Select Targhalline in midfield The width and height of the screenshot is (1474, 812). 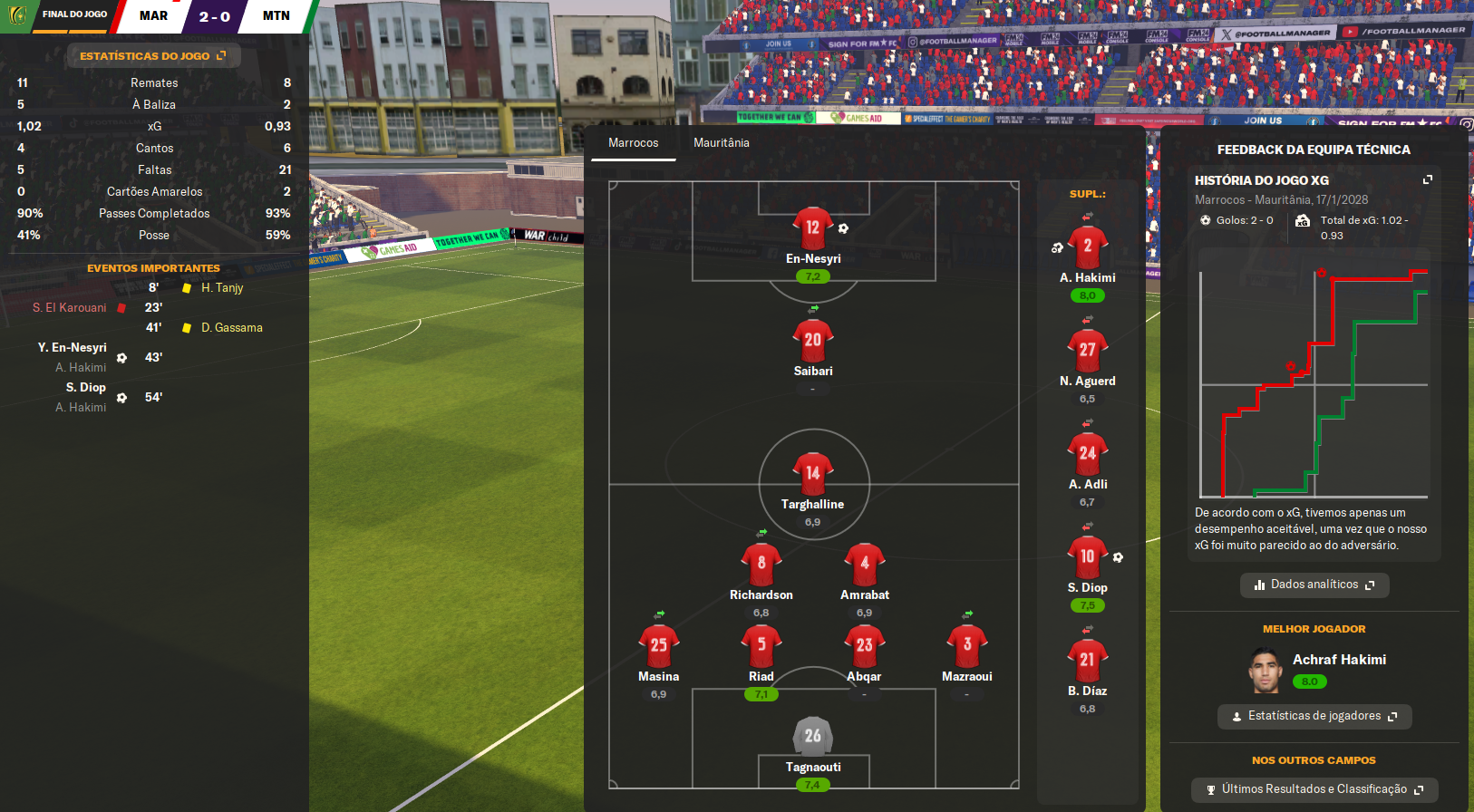point(812,473)
